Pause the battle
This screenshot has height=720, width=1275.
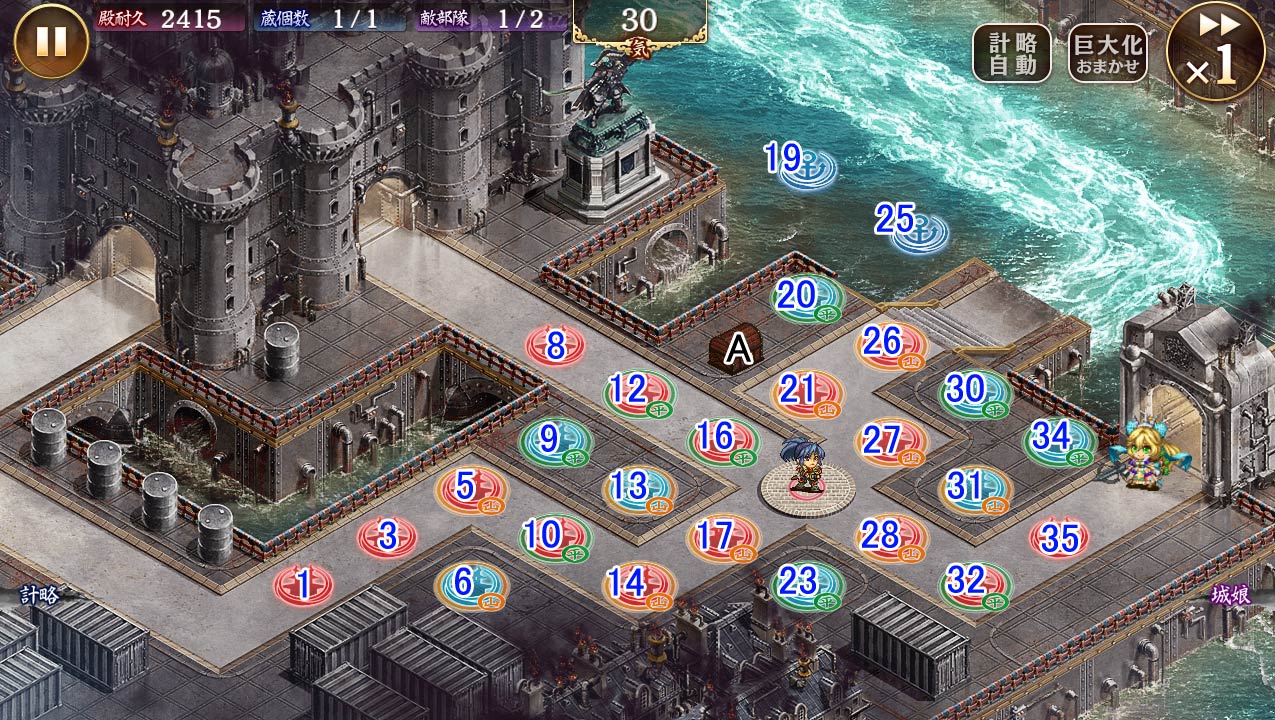51,42
